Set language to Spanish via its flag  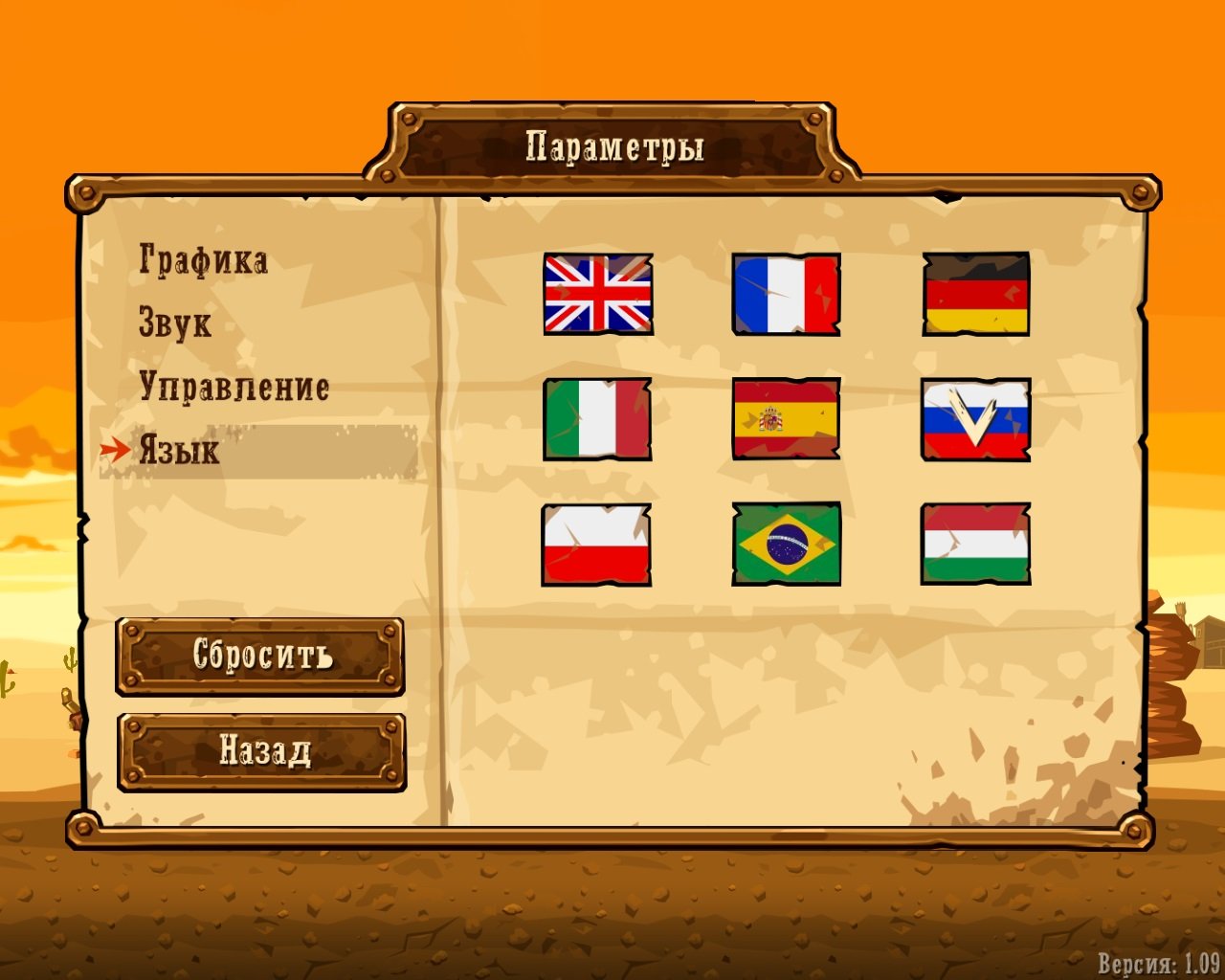point(786,421)
